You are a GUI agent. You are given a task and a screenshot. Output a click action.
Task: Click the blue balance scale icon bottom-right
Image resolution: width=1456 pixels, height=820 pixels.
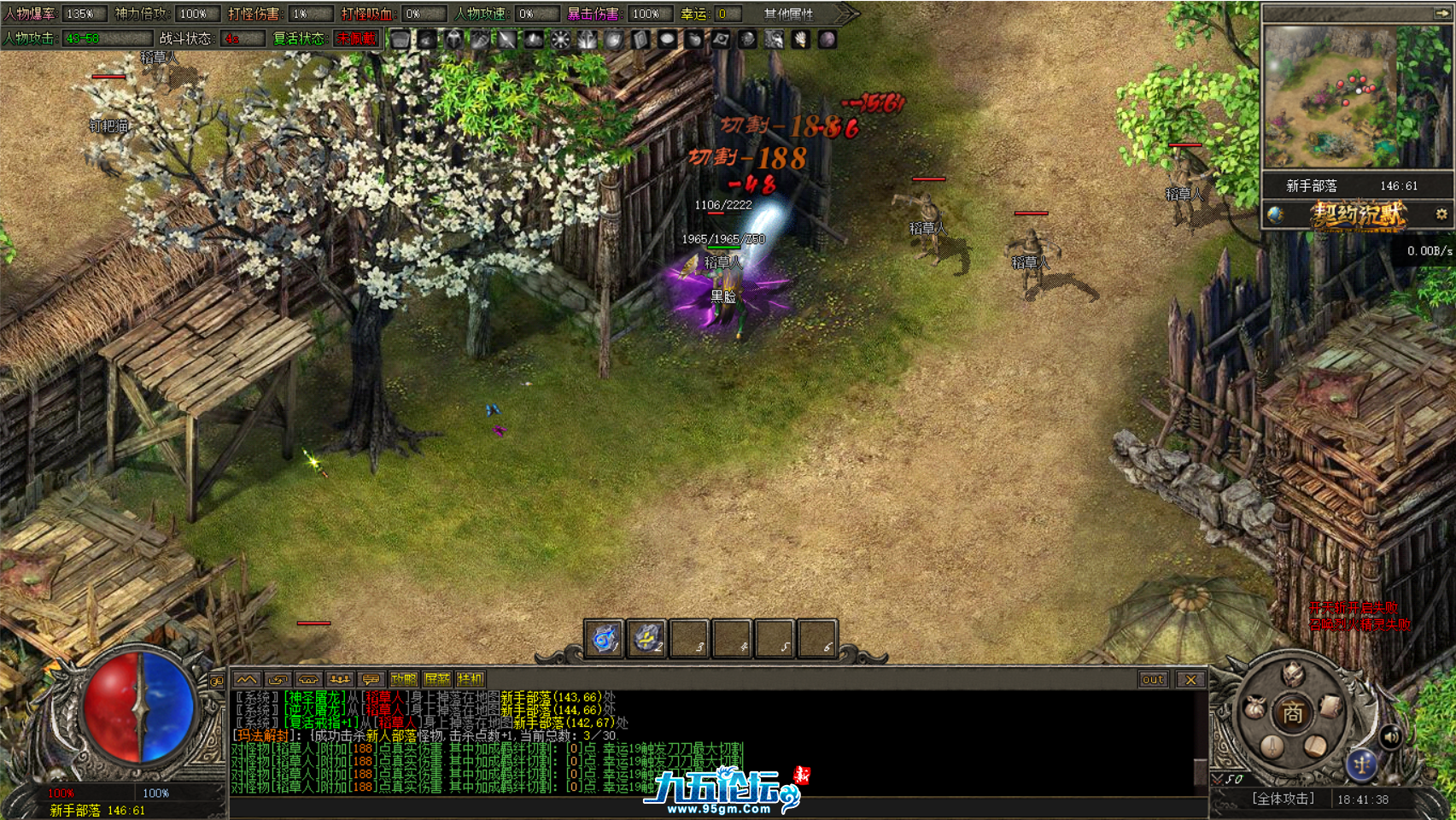pyautogui.click(x=1362, y=764)
